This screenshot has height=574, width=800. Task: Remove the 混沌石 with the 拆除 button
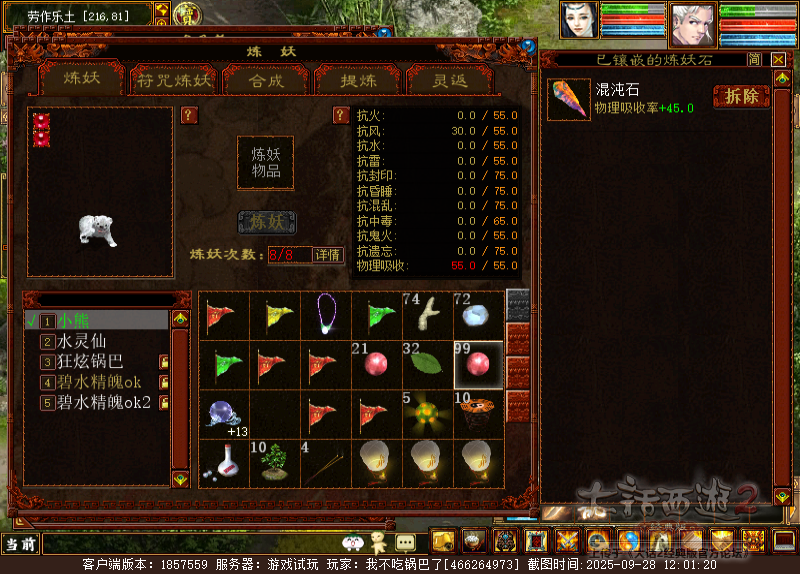(x=741, y=96)
